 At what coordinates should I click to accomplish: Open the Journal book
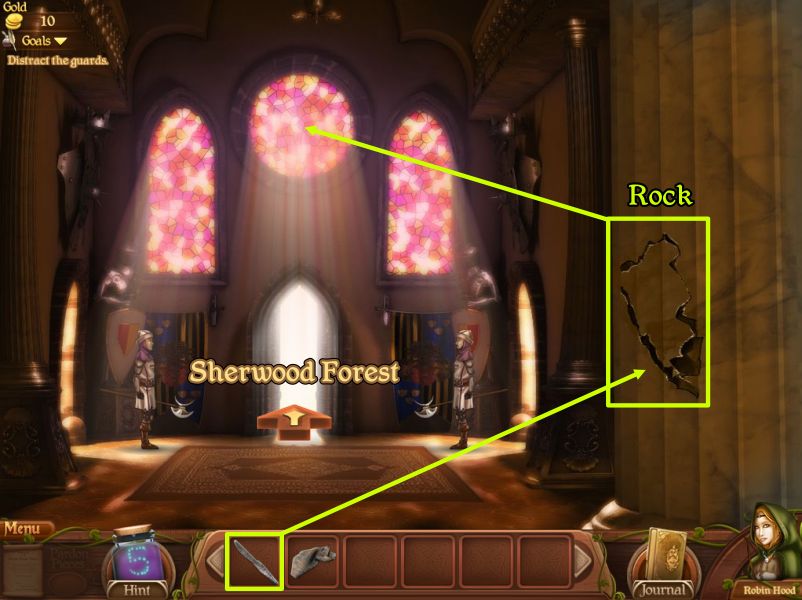662,558
